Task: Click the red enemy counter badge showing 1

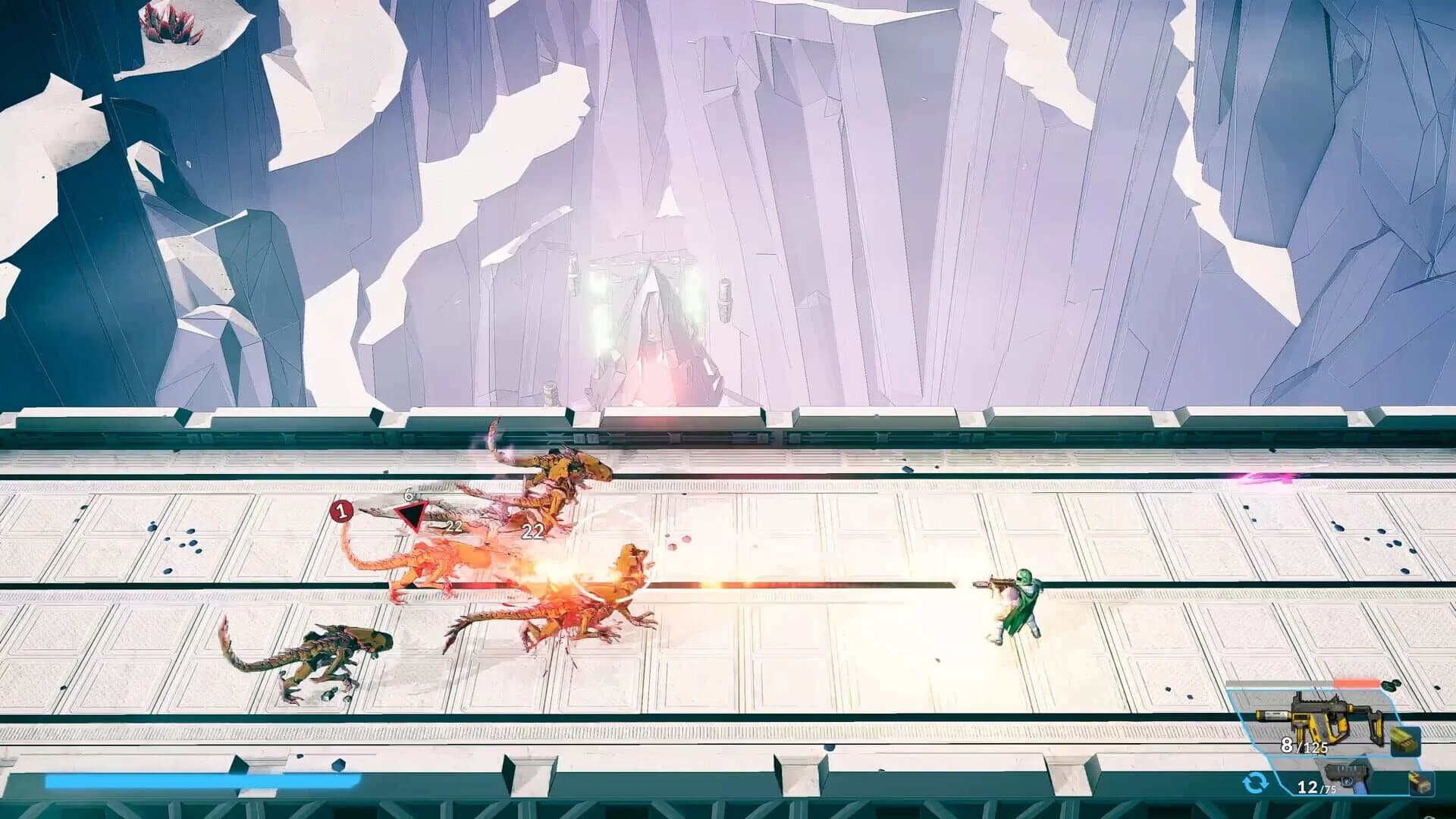Action: pos(343,510)
